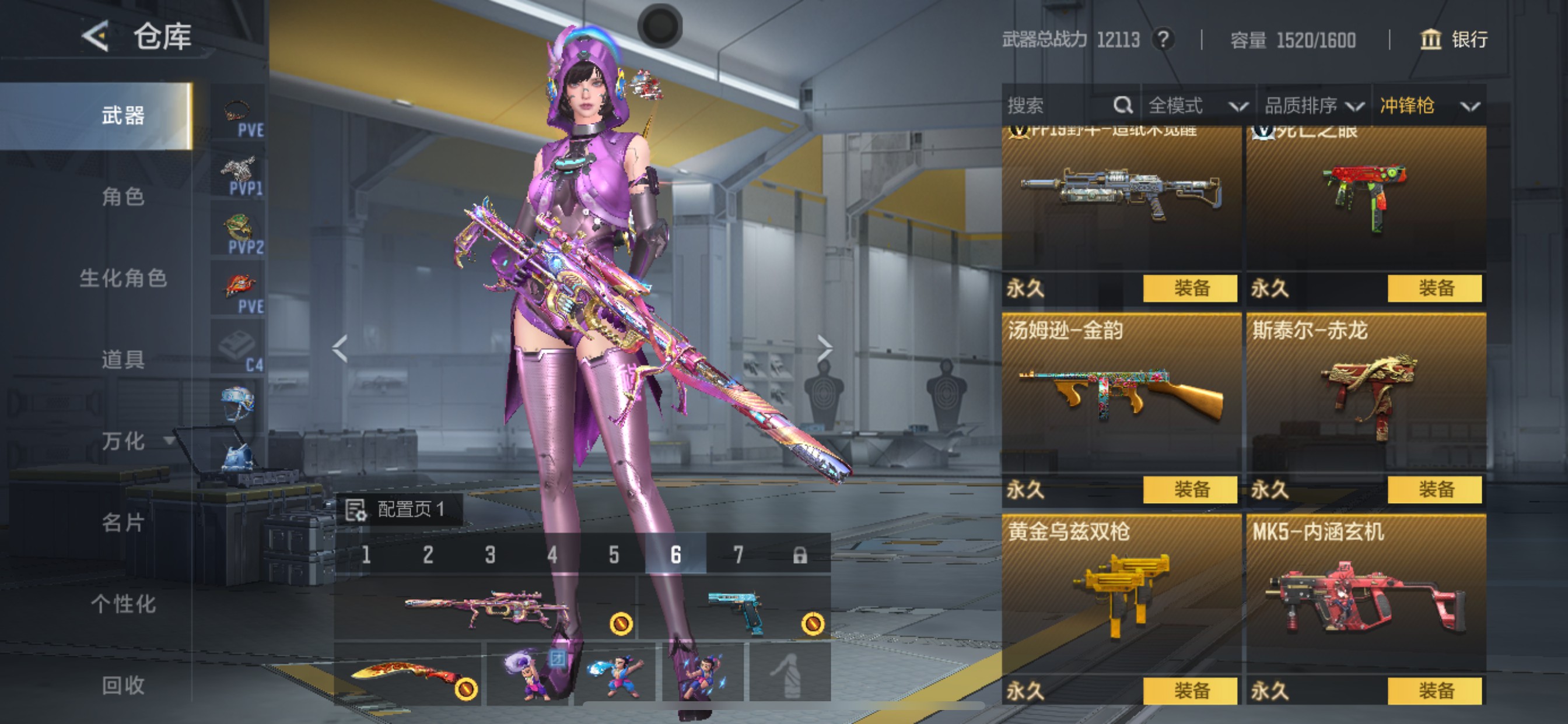Open the 生化角色 category

(123, 278)
